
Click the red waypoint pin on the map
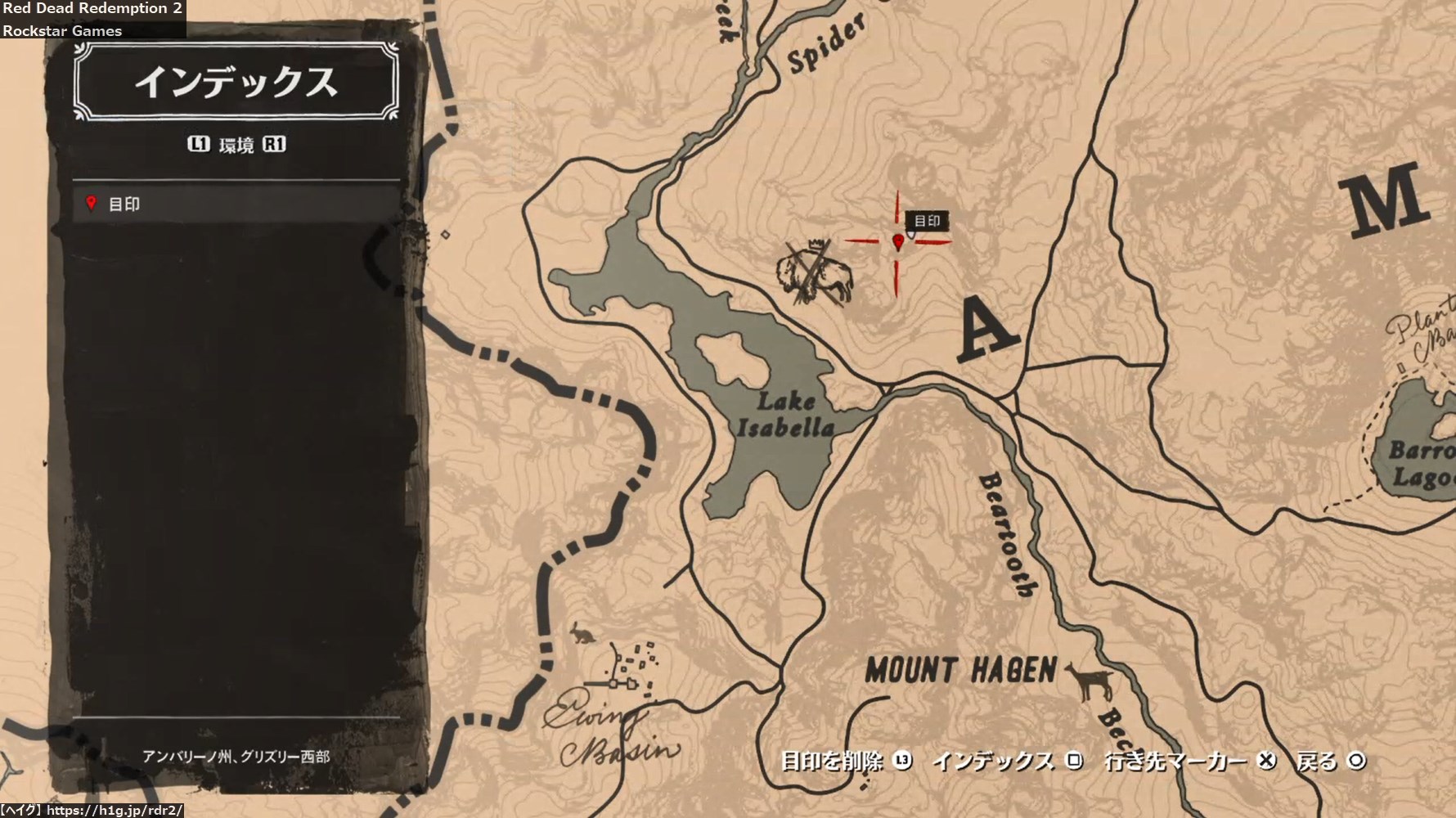(898, 241)
